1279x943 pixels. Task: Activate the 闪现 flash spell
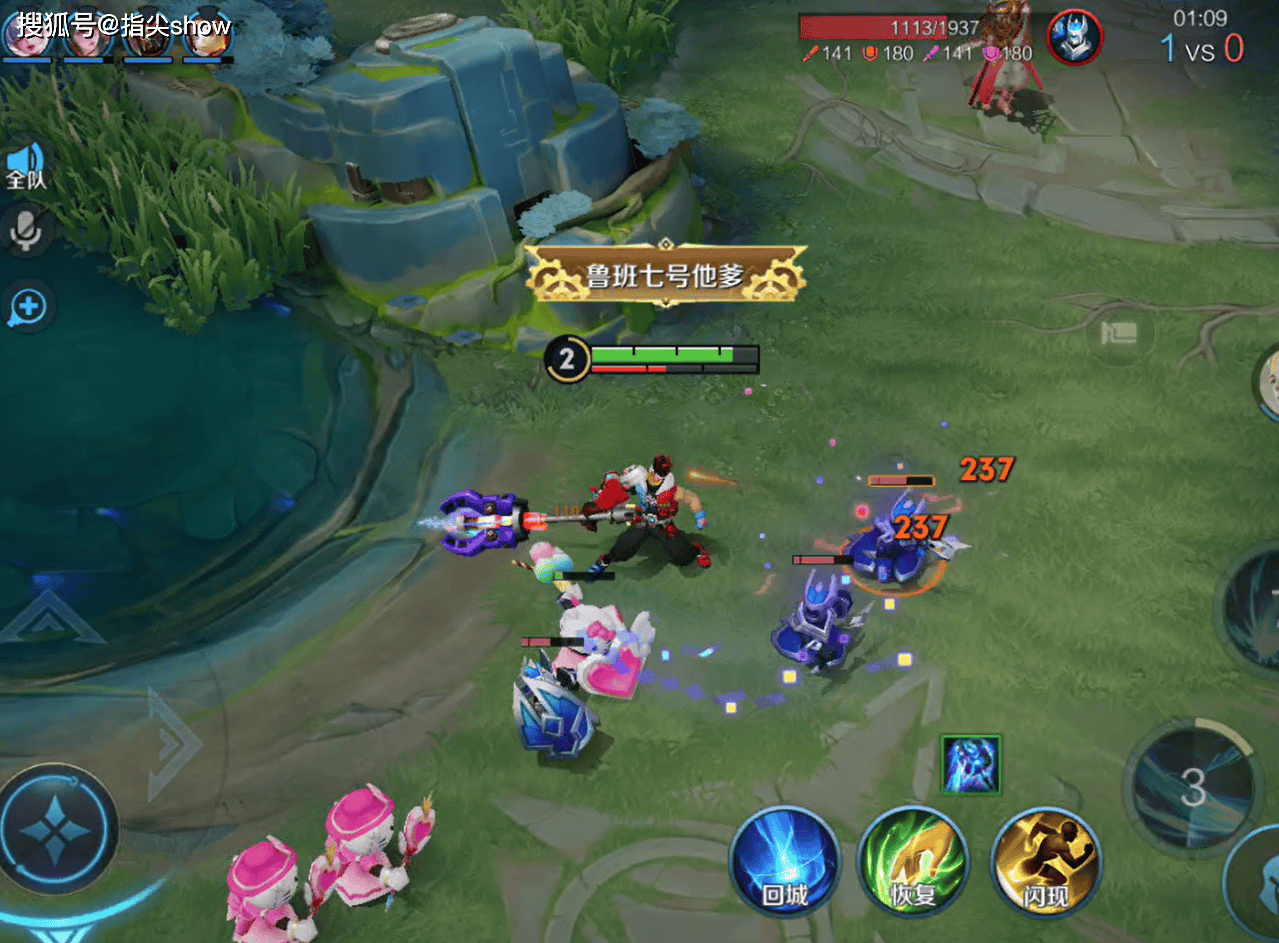pos(1045,861)
